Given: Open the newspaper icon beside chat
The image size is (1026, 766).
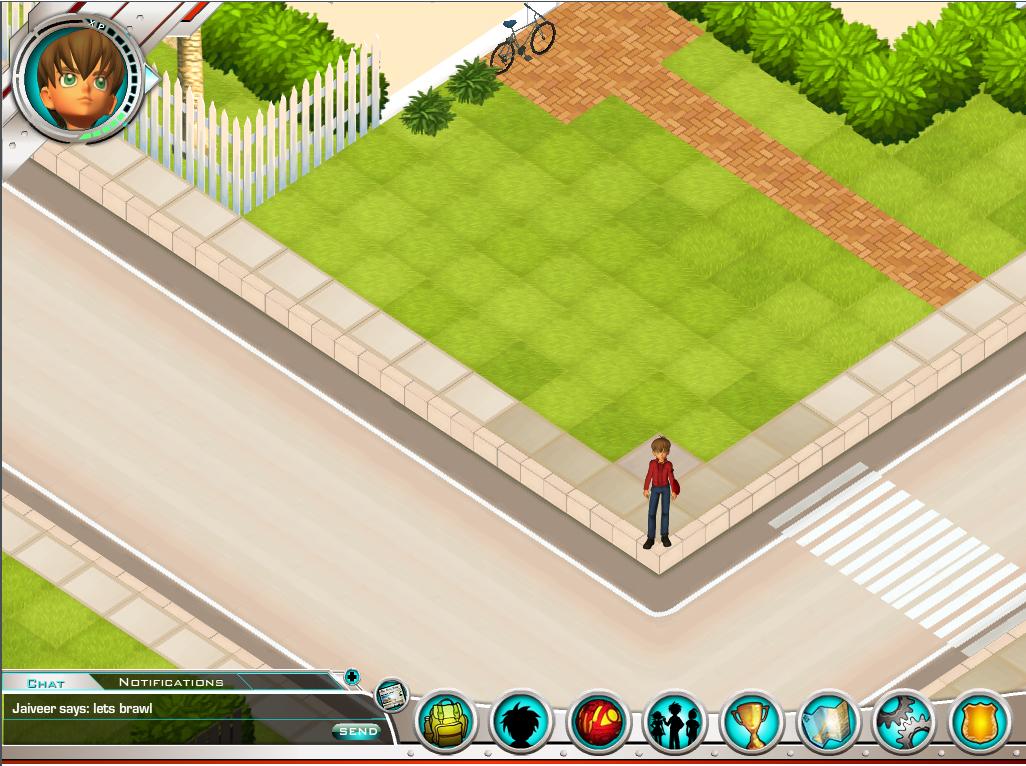Looking at the screenshot, I should [x=391, y=694].
